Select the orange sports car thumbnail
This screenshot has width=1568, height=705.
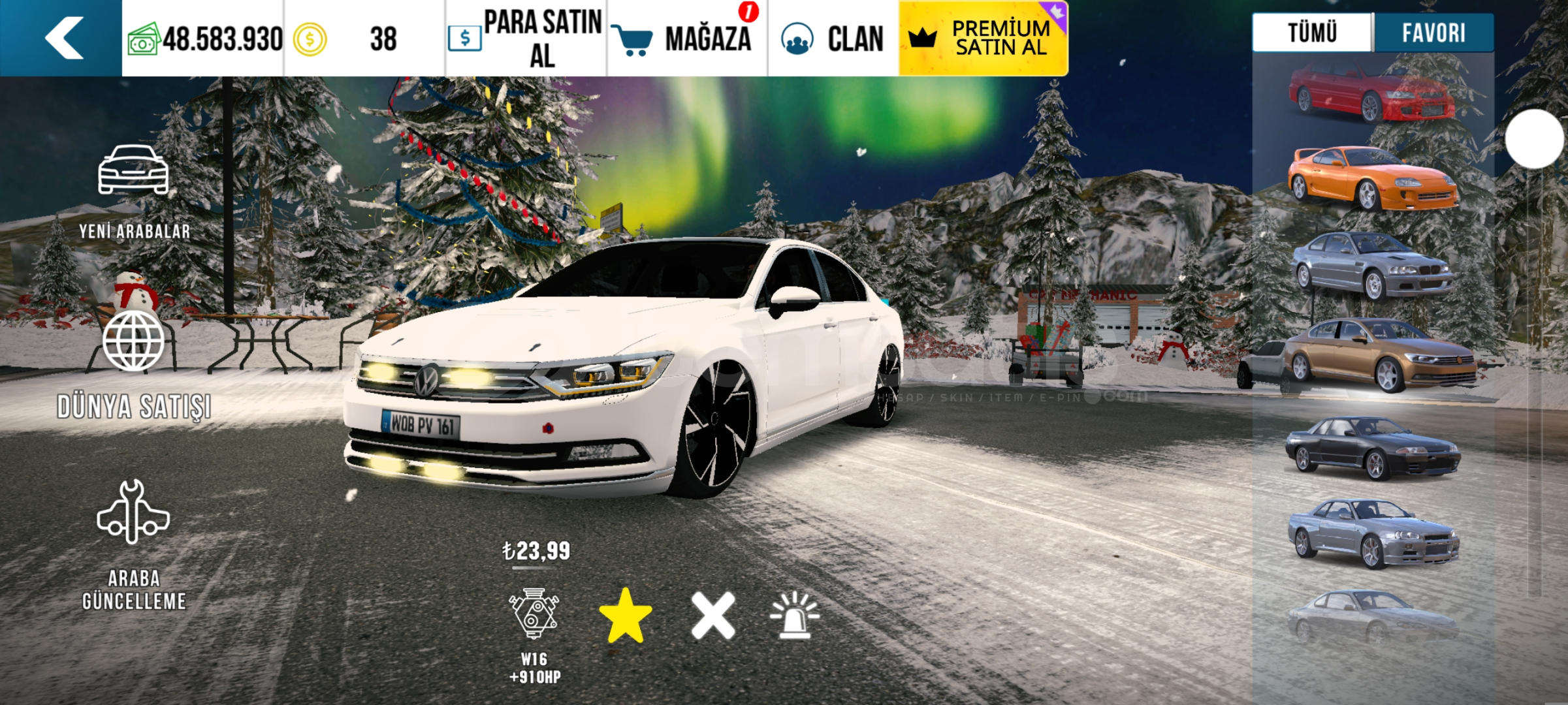1371,178
